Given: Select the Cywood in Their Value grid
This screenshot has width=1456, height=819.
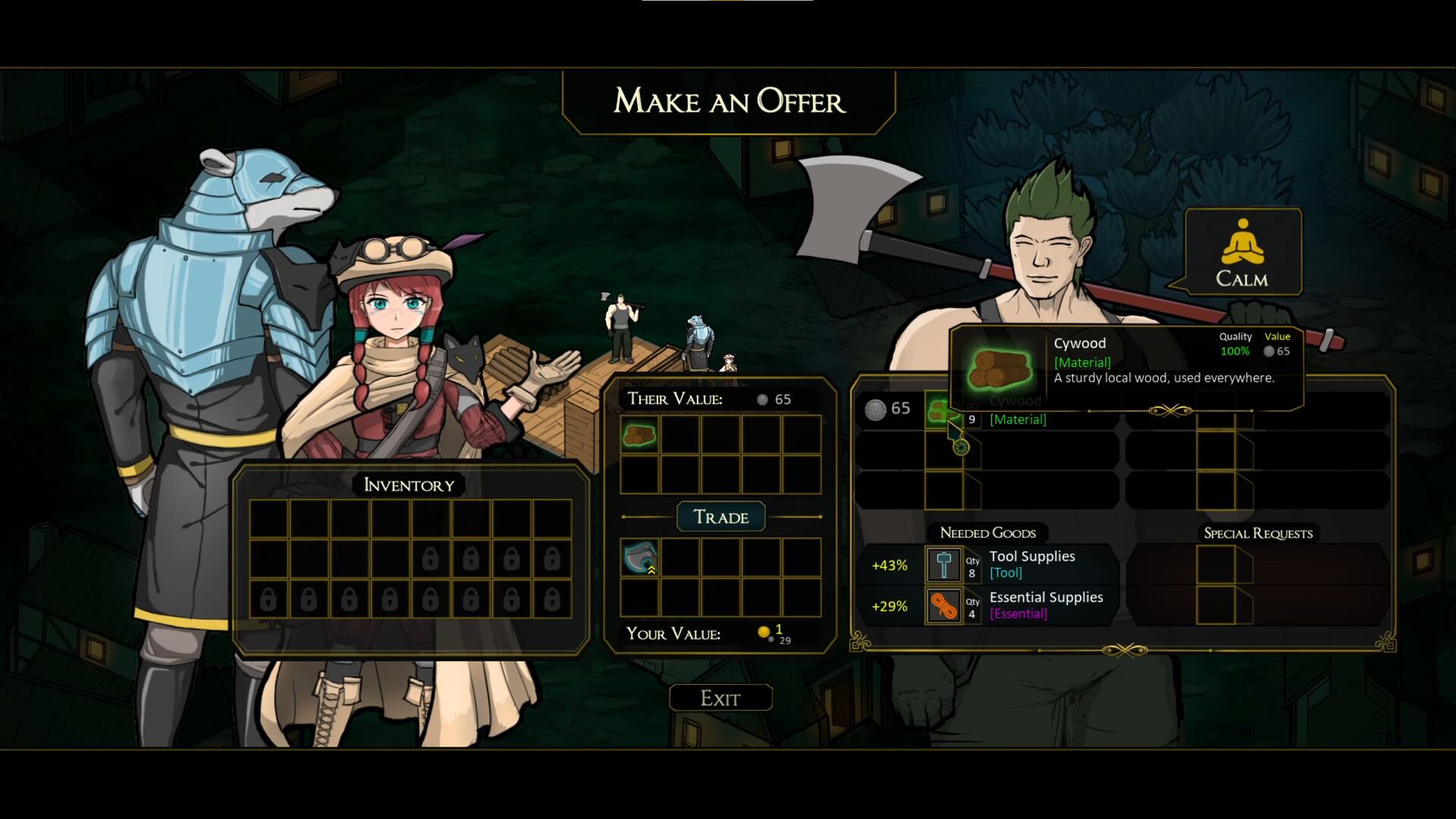Looking at the screenshot, I should tap(639, 435).
